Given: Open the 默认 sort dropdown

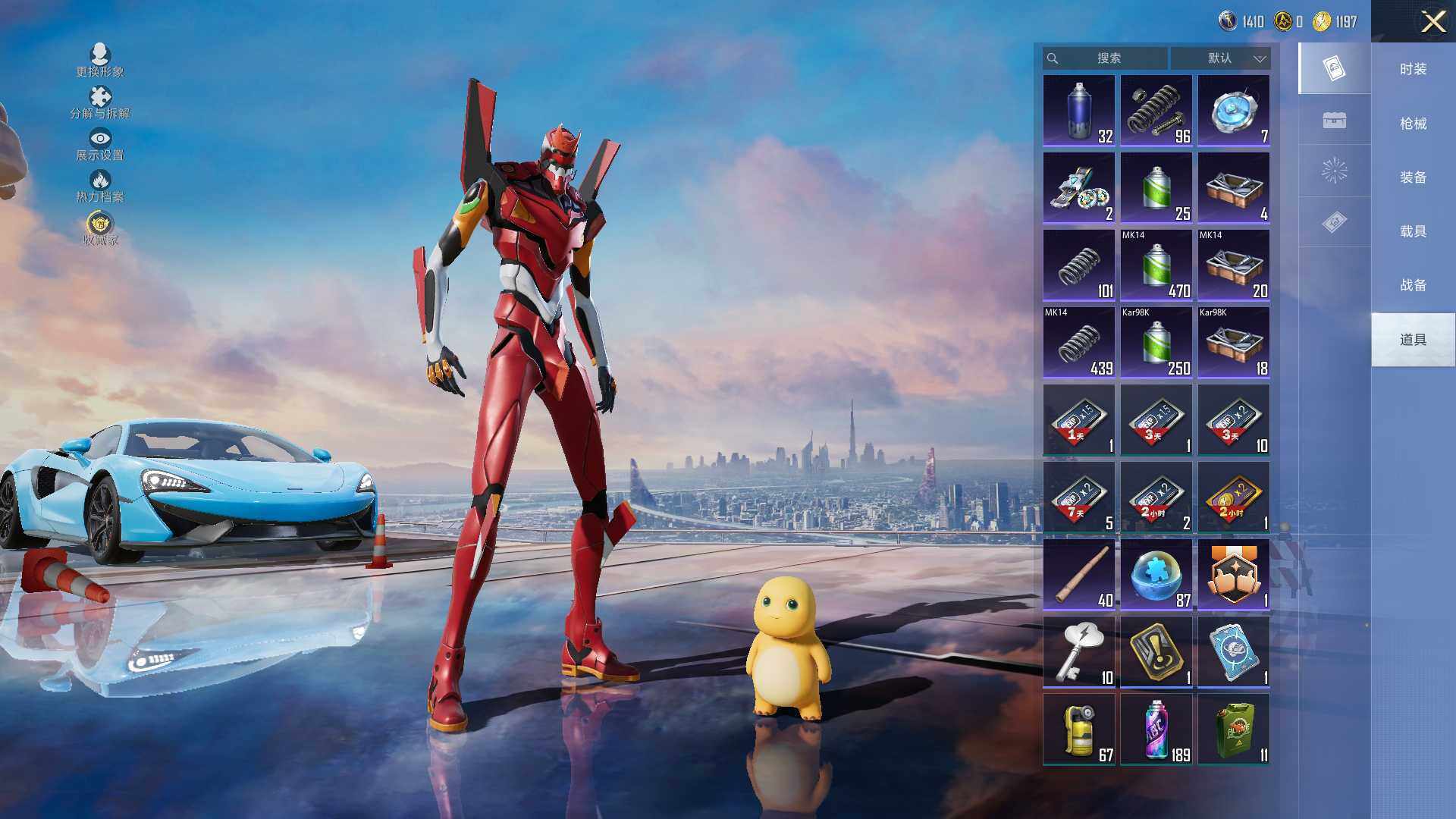Looking at the screenshot, I should coord(1220,58).
